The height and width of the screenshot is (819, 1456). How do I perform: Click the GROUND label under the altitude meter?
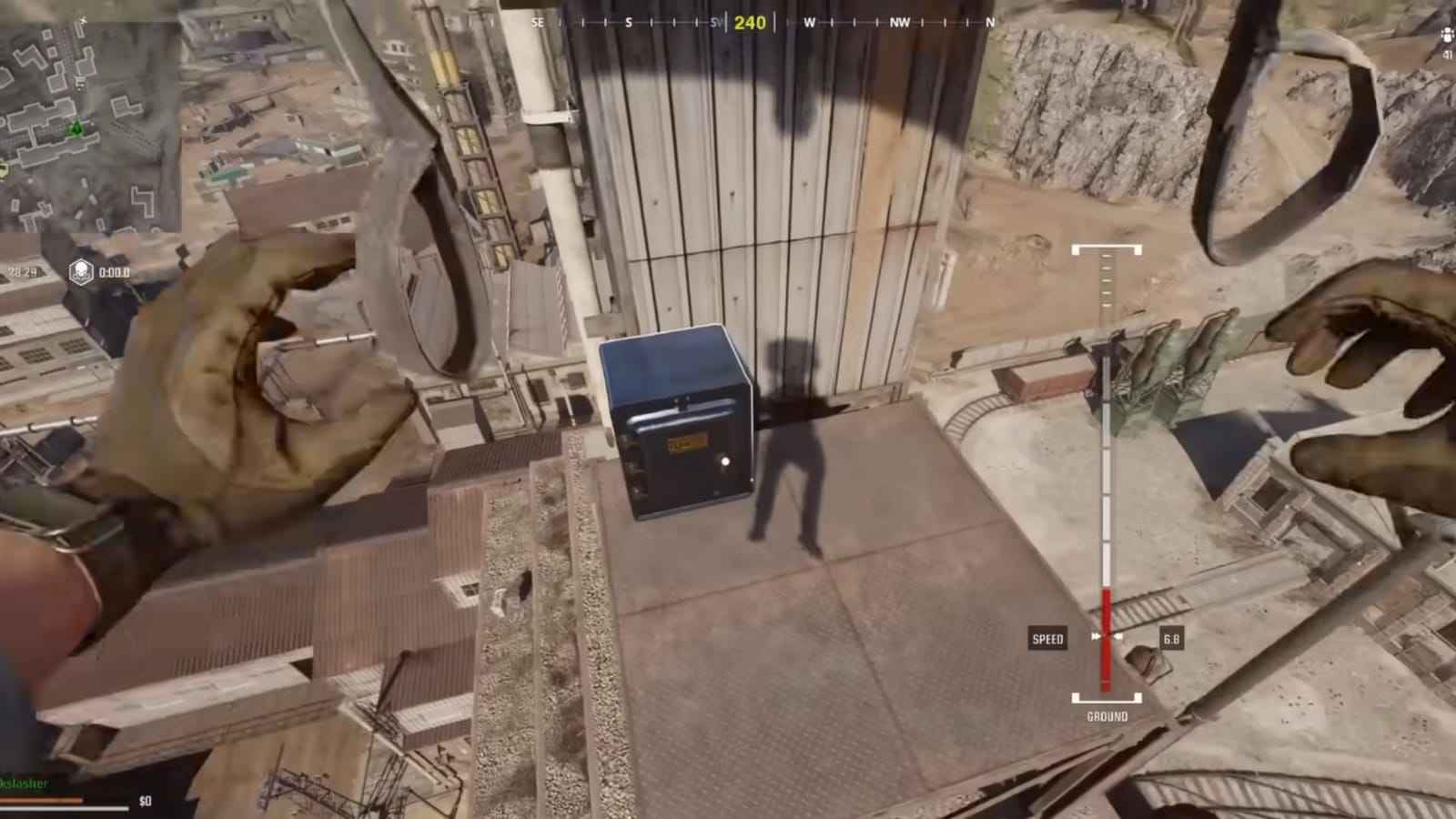tap(1106, 716)
